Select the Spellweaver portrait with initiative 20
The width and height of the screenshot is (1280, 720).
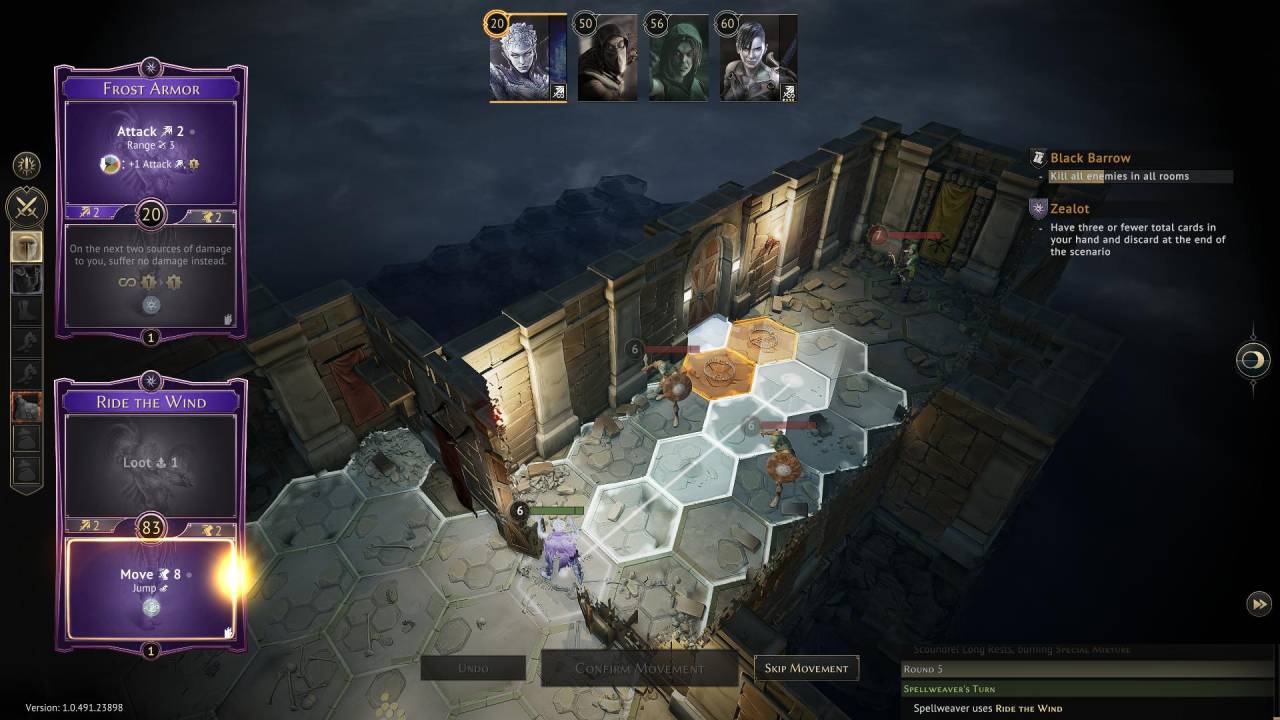click(x=528, y=58)
